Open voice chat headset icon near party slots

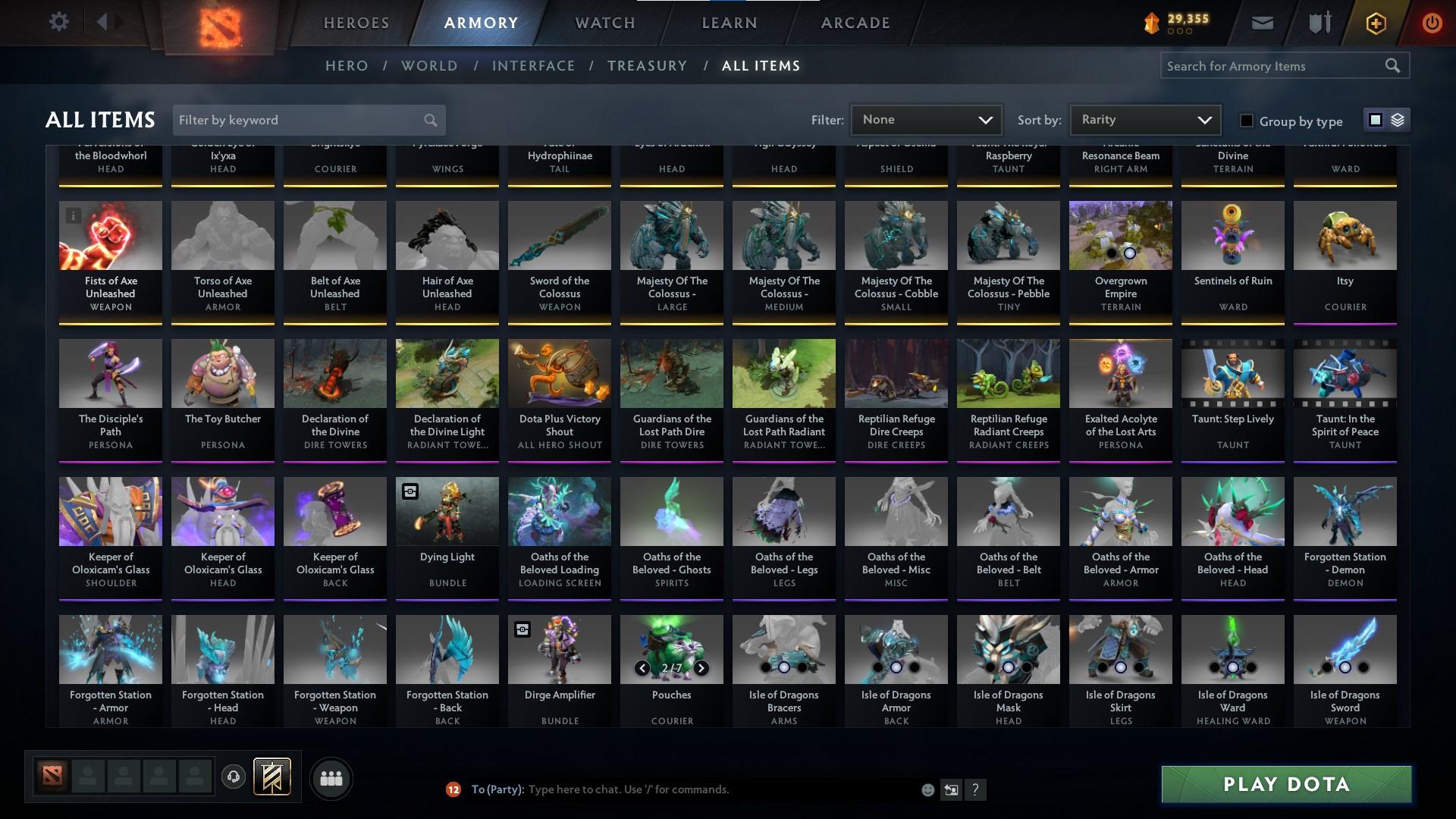(x=233, y=778)
